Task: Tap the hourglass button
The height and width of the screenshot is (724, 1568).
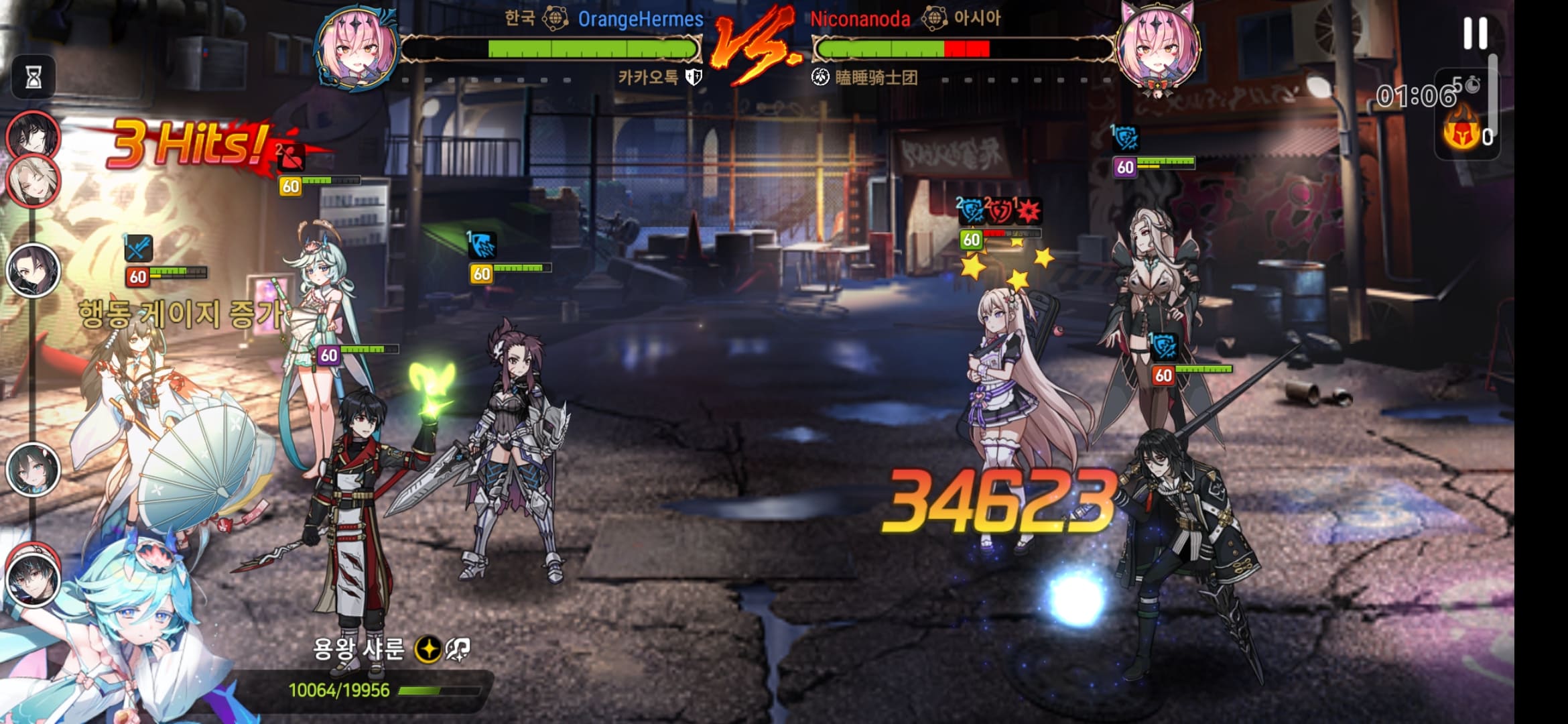Action: [x=34, y=77]
